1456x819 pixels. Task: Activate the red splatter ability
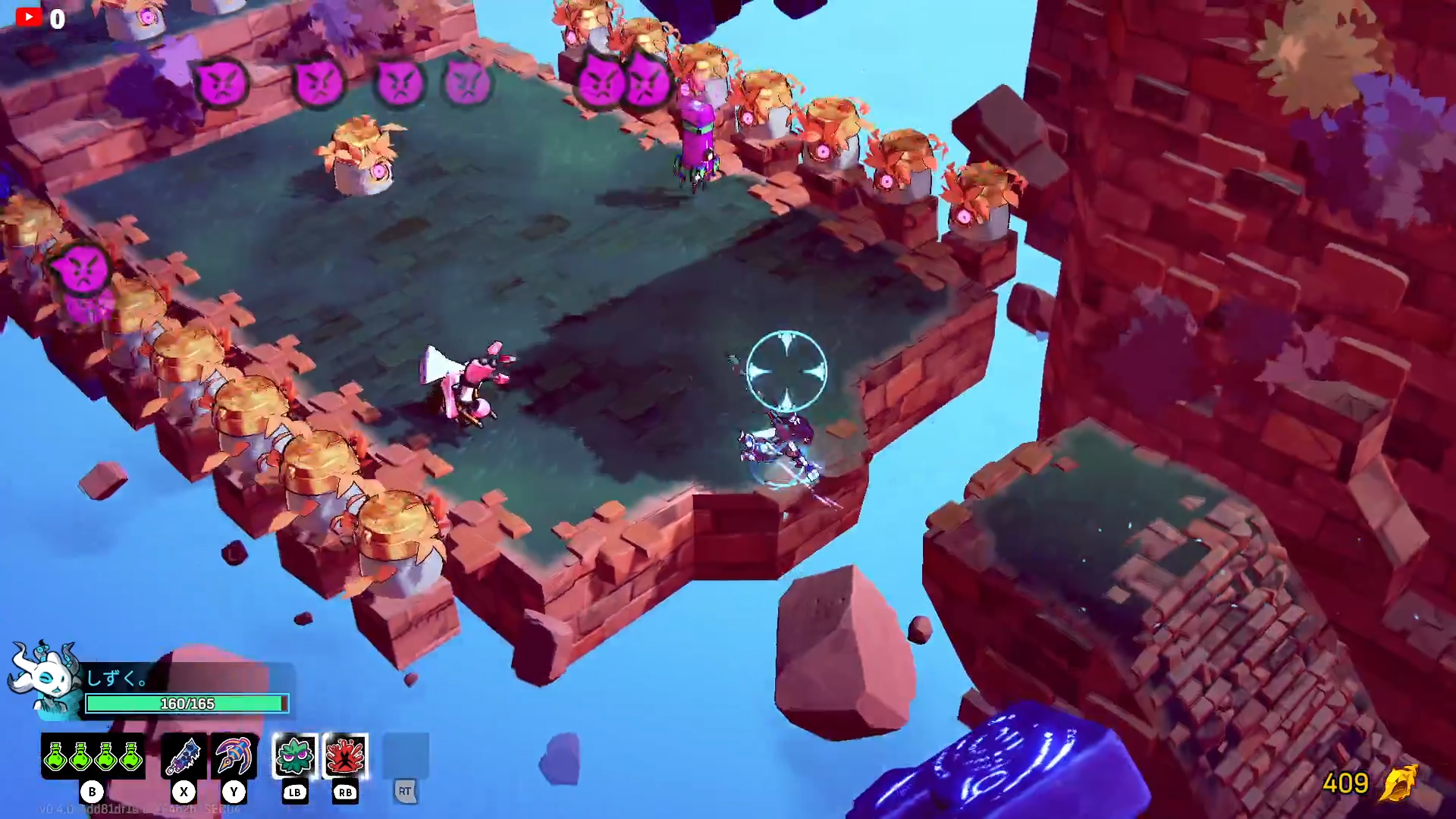[x=346, y=756]
